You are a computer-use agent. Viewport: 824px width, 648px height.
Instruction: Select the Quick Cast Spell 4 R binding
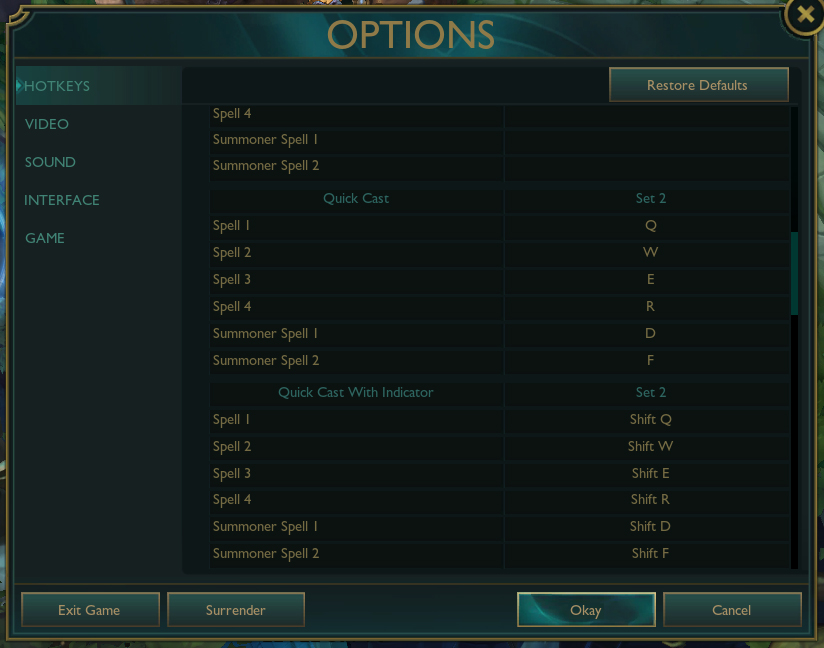tap(651, 307)
